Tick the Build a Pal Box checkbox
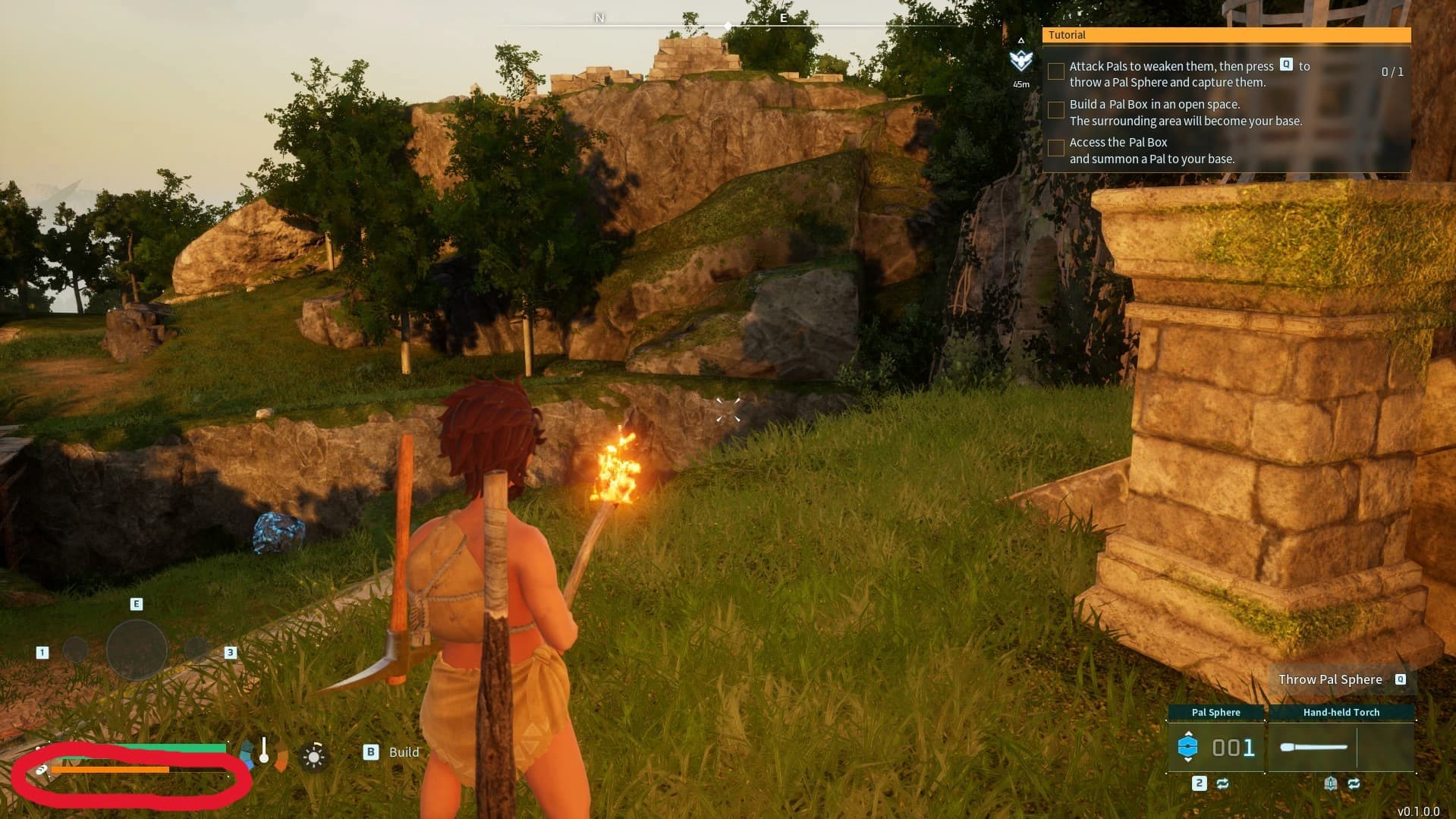 [1055, 110]
